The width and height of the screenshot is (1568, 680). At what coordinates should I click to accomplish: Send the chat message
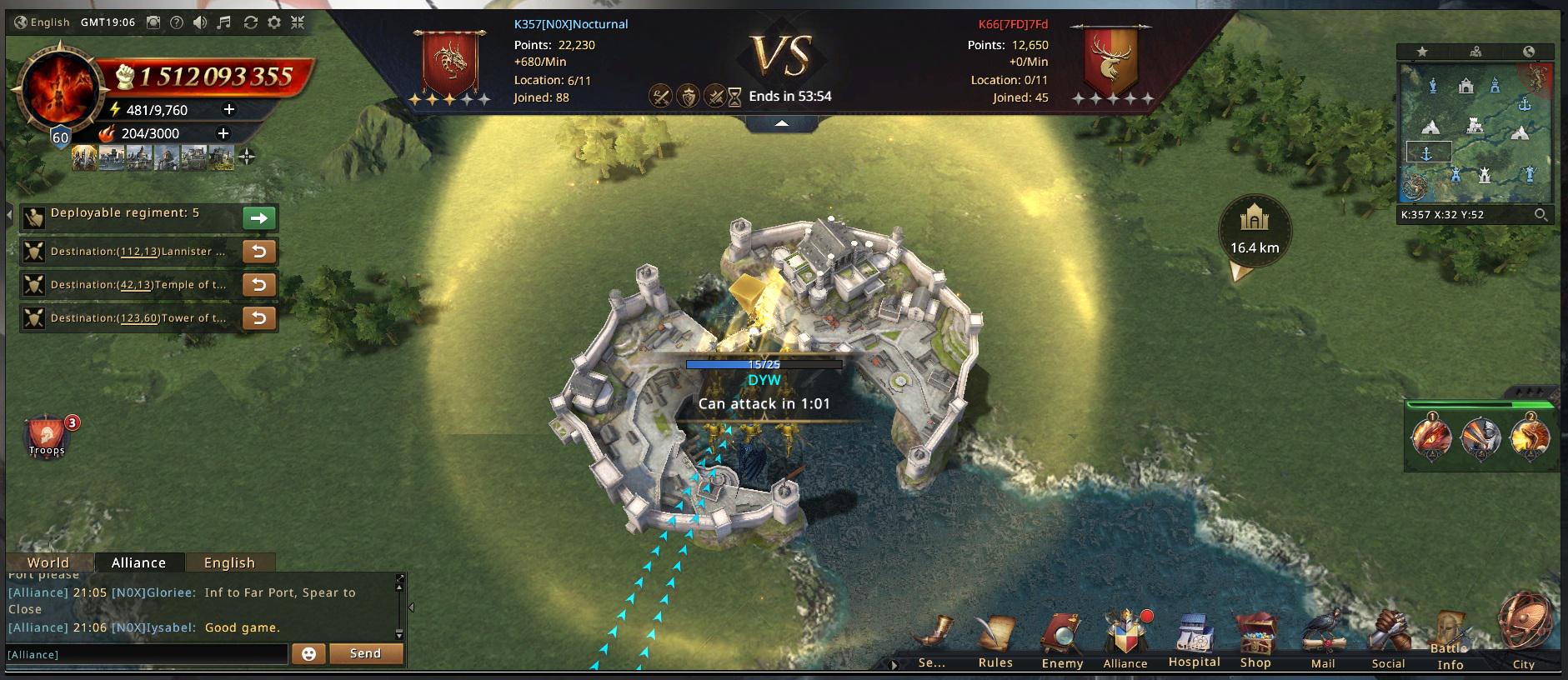(365, 654)
